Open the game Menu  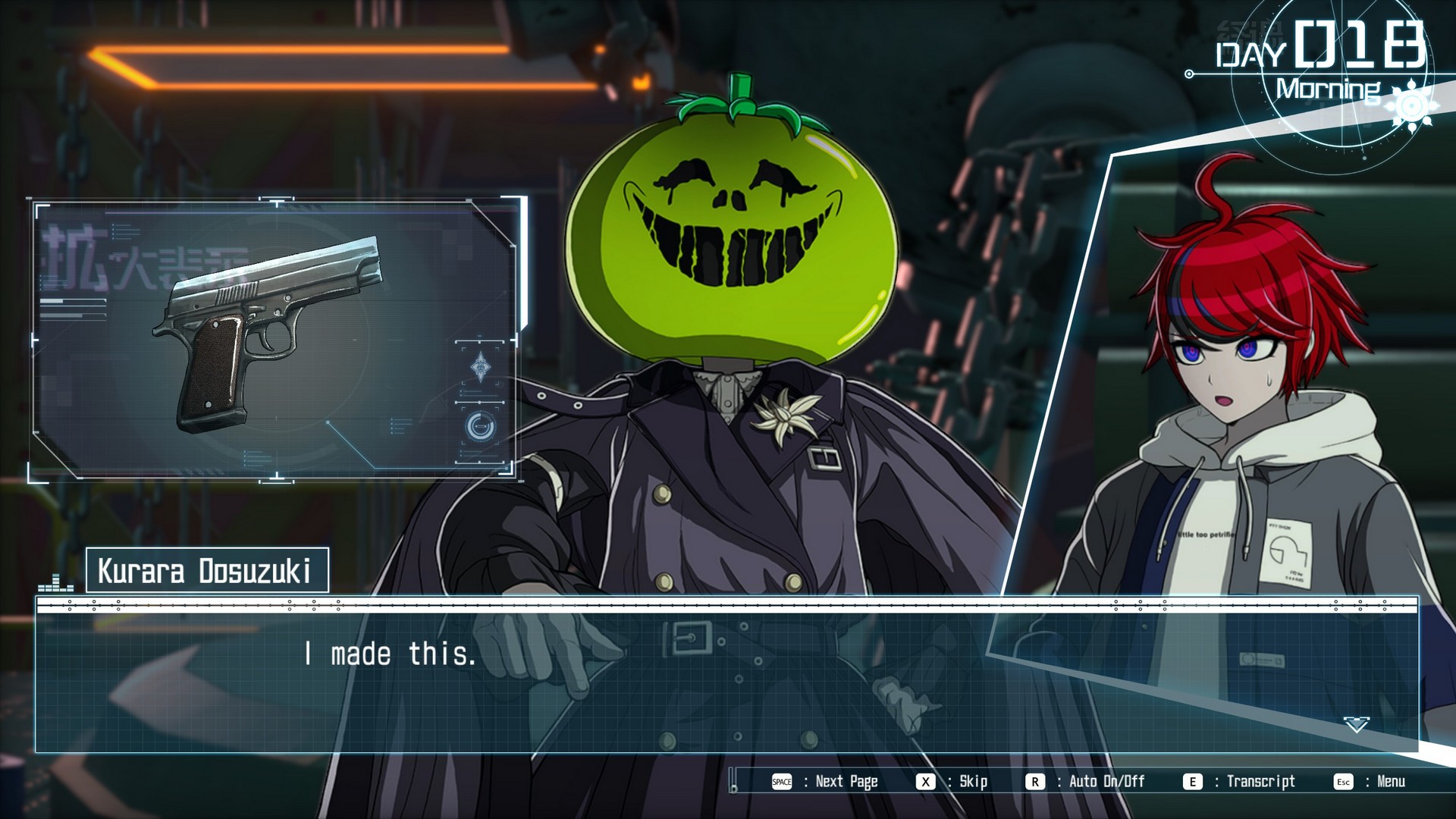coord(1390,781)
